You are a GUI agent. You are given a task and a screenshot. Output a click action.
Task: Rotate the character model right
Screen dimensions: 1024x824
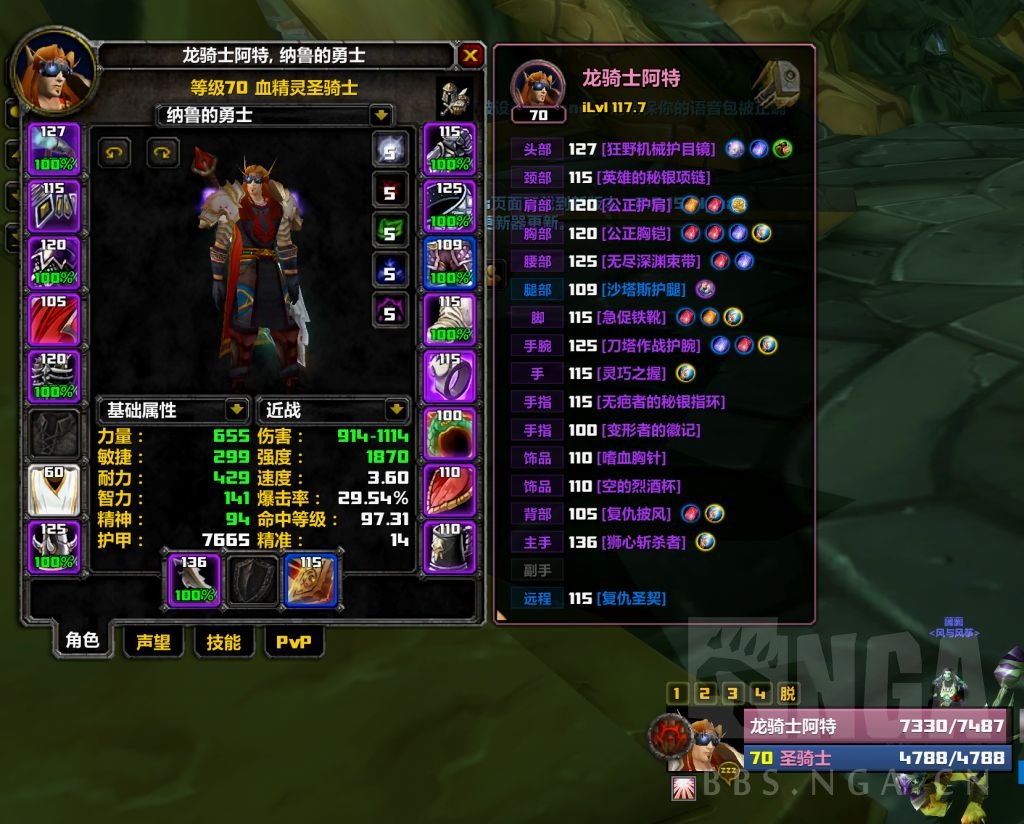point(163,152)
